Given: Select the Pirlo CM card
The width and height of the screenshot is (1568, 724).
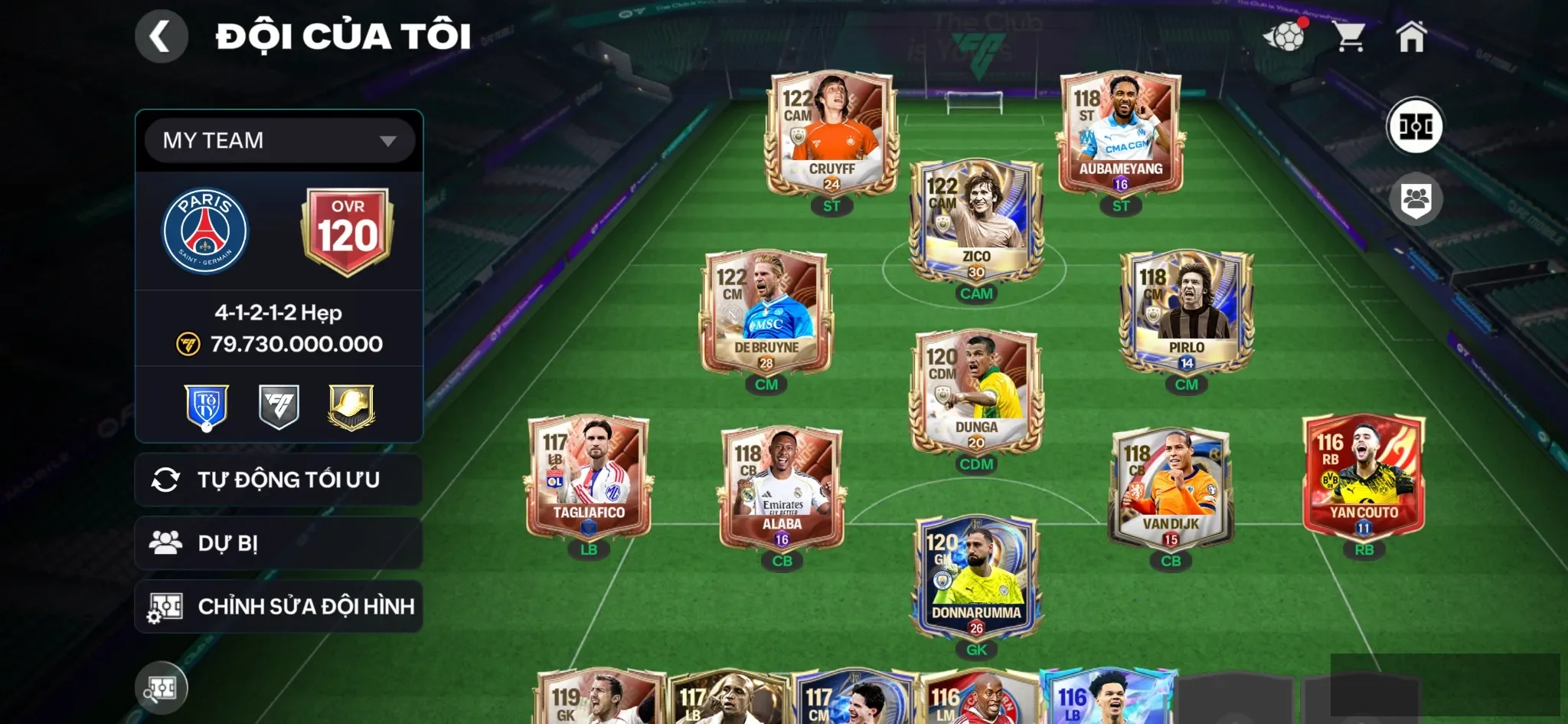Looking at the screenshot, I should (x=1186, y=313).
